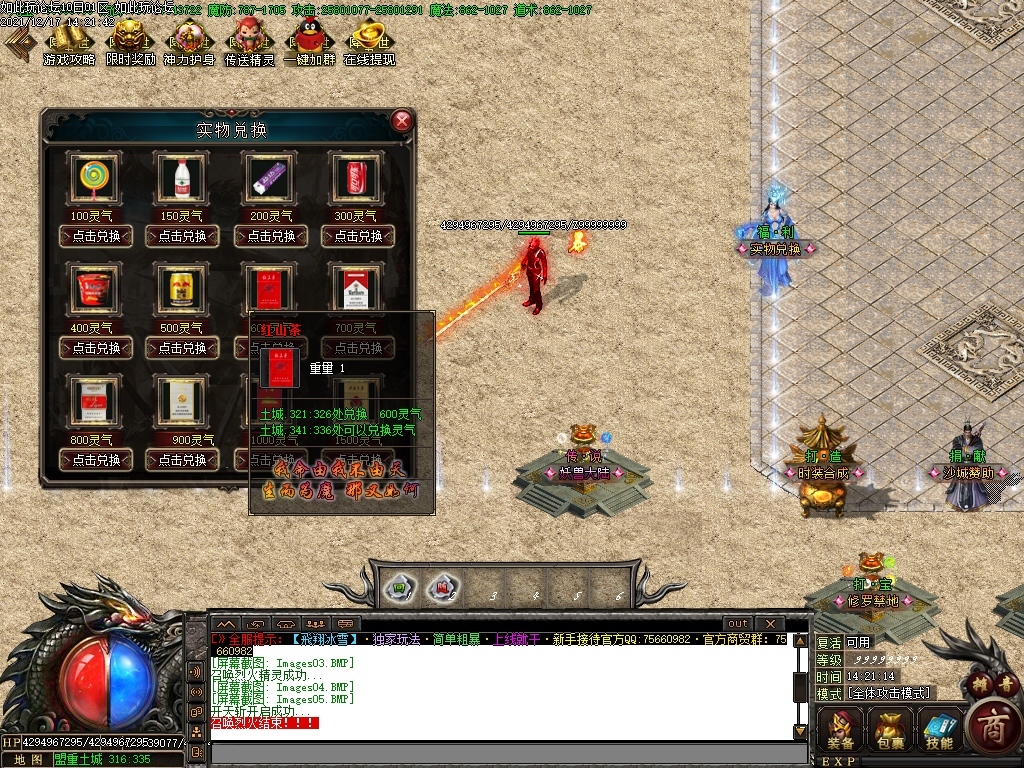Click 点击兑换 for the 800灵气 item
The height and width of the screenshot is (768, 1024).
click(x=97, y=460)
